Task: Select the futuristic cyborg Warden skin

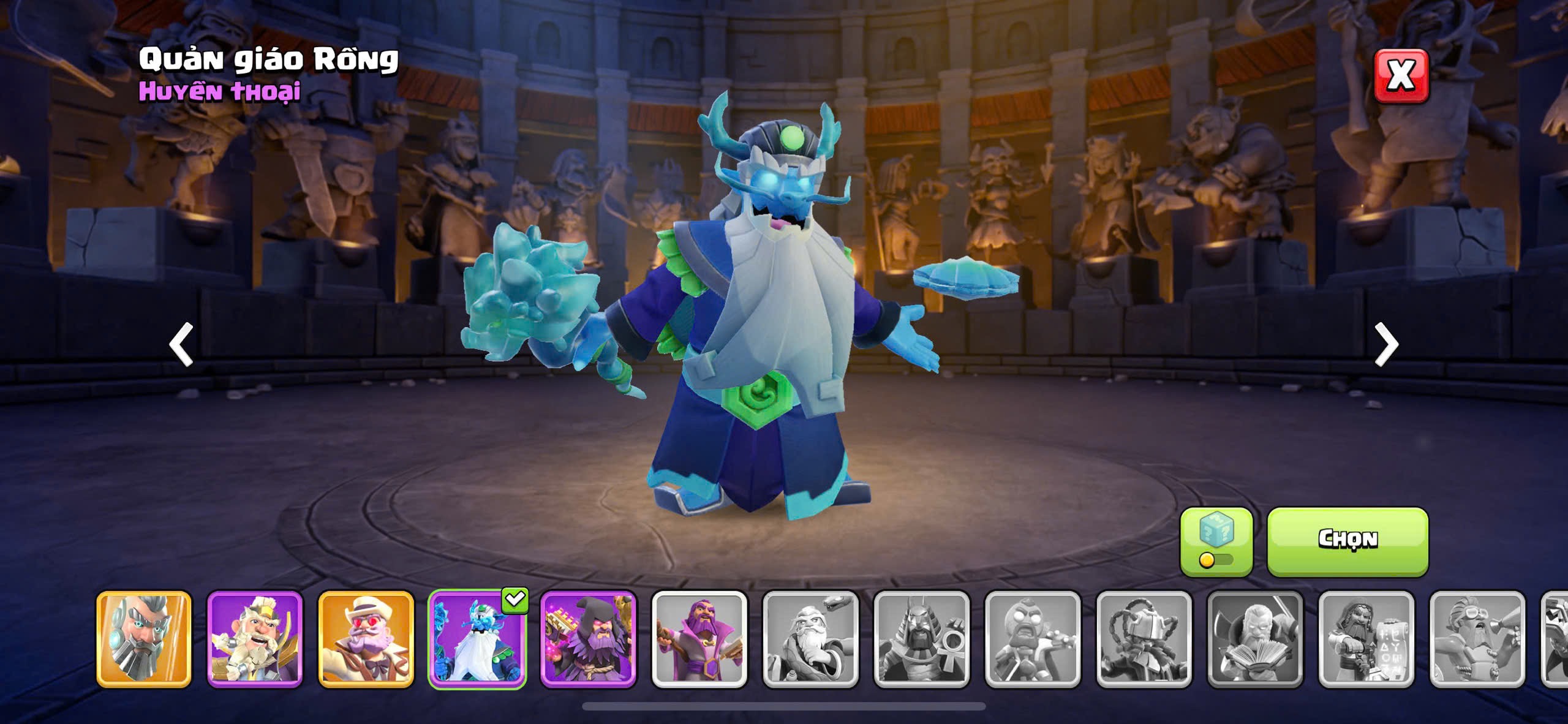Action: pos(144,638)
